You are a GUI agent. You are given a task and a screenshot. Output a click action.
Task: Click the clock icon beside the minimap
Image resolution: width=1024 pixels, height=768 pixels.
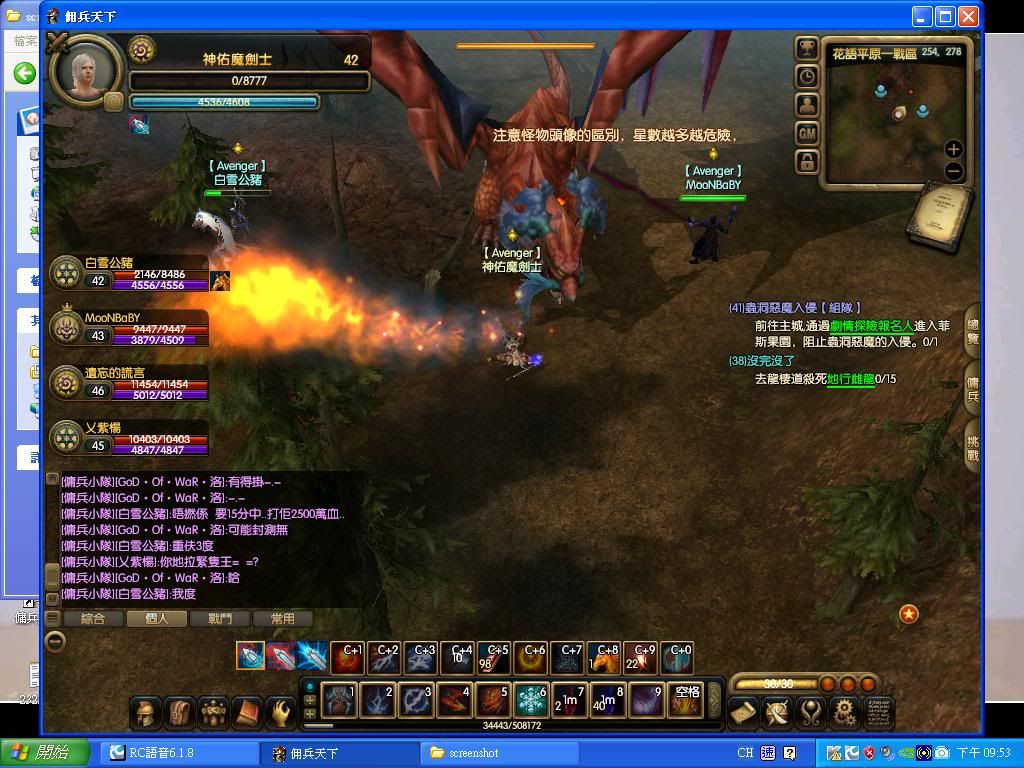(x=807, y=76)
